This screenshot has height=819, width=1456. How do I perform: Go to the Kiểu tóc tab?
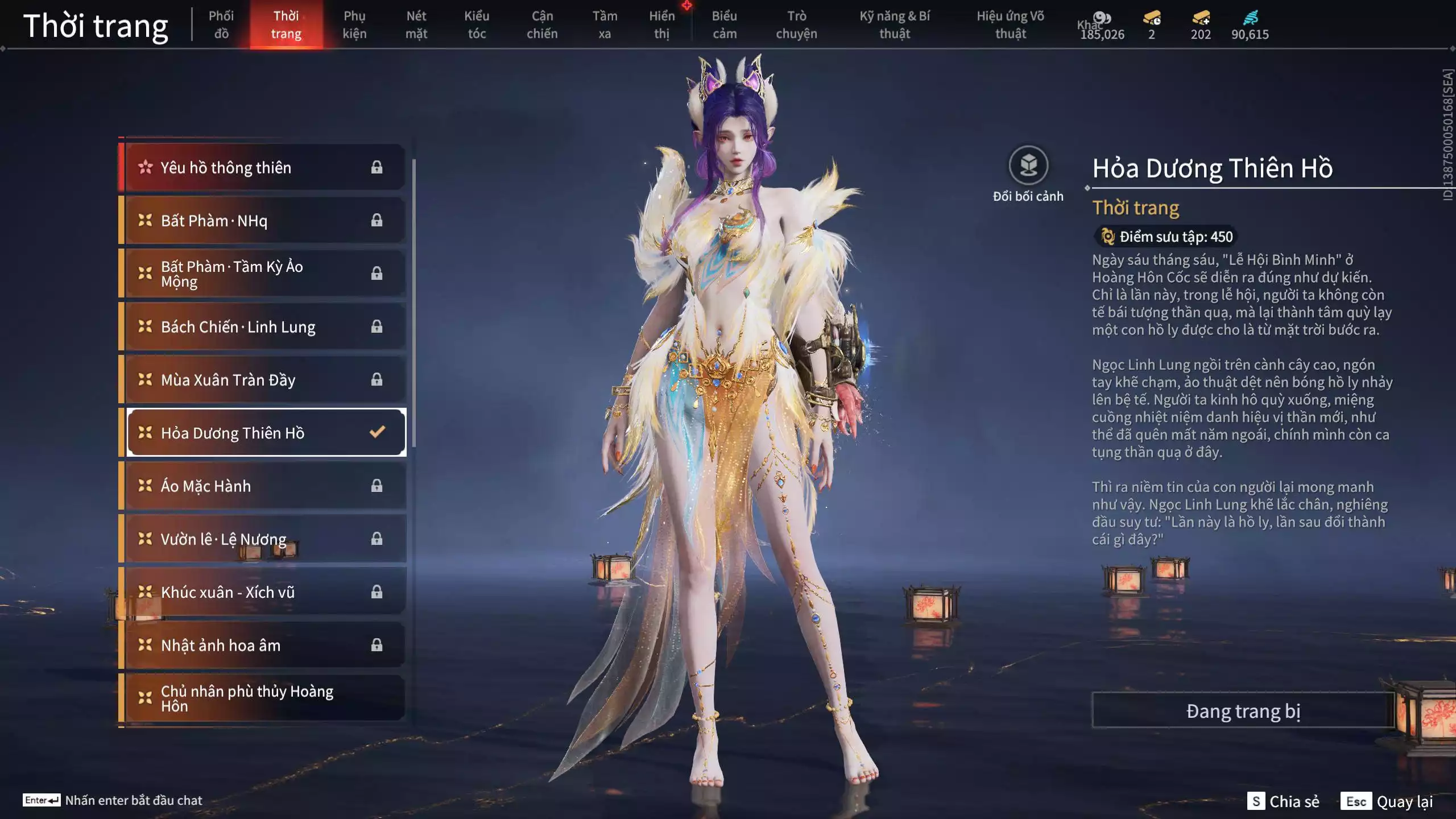(477, 25)
